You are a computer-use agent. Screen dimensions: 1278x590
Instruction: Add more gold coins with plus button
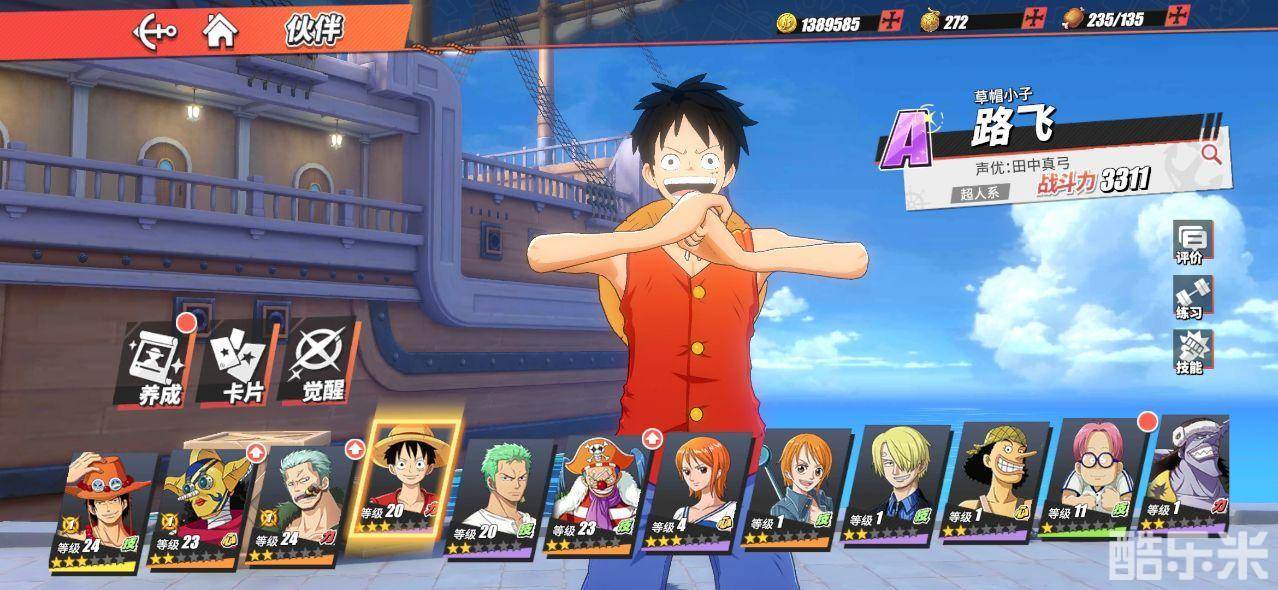(x=890, y=21)
